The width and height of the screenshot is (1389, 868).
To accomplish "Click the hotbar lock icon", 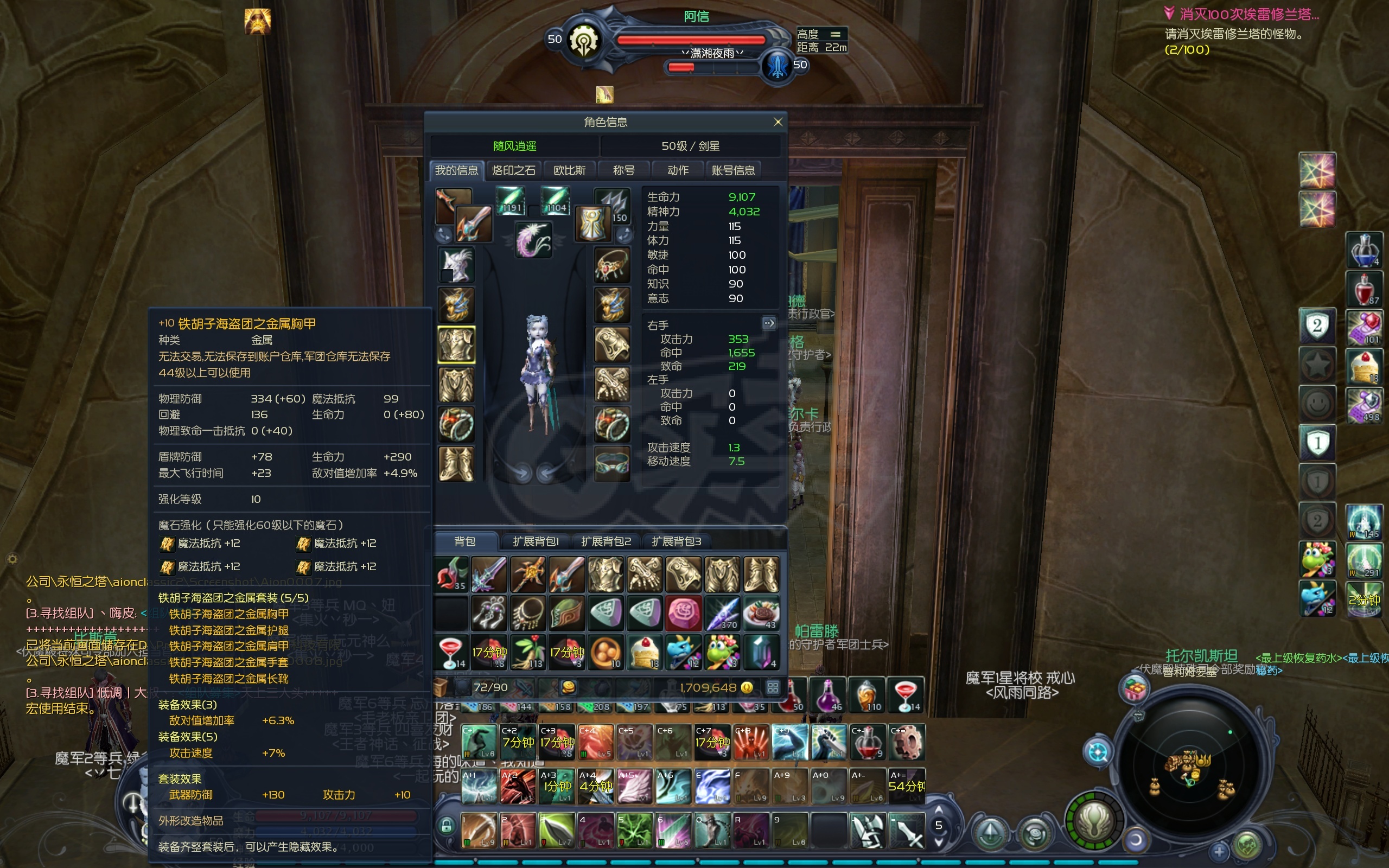I will 446,826.
